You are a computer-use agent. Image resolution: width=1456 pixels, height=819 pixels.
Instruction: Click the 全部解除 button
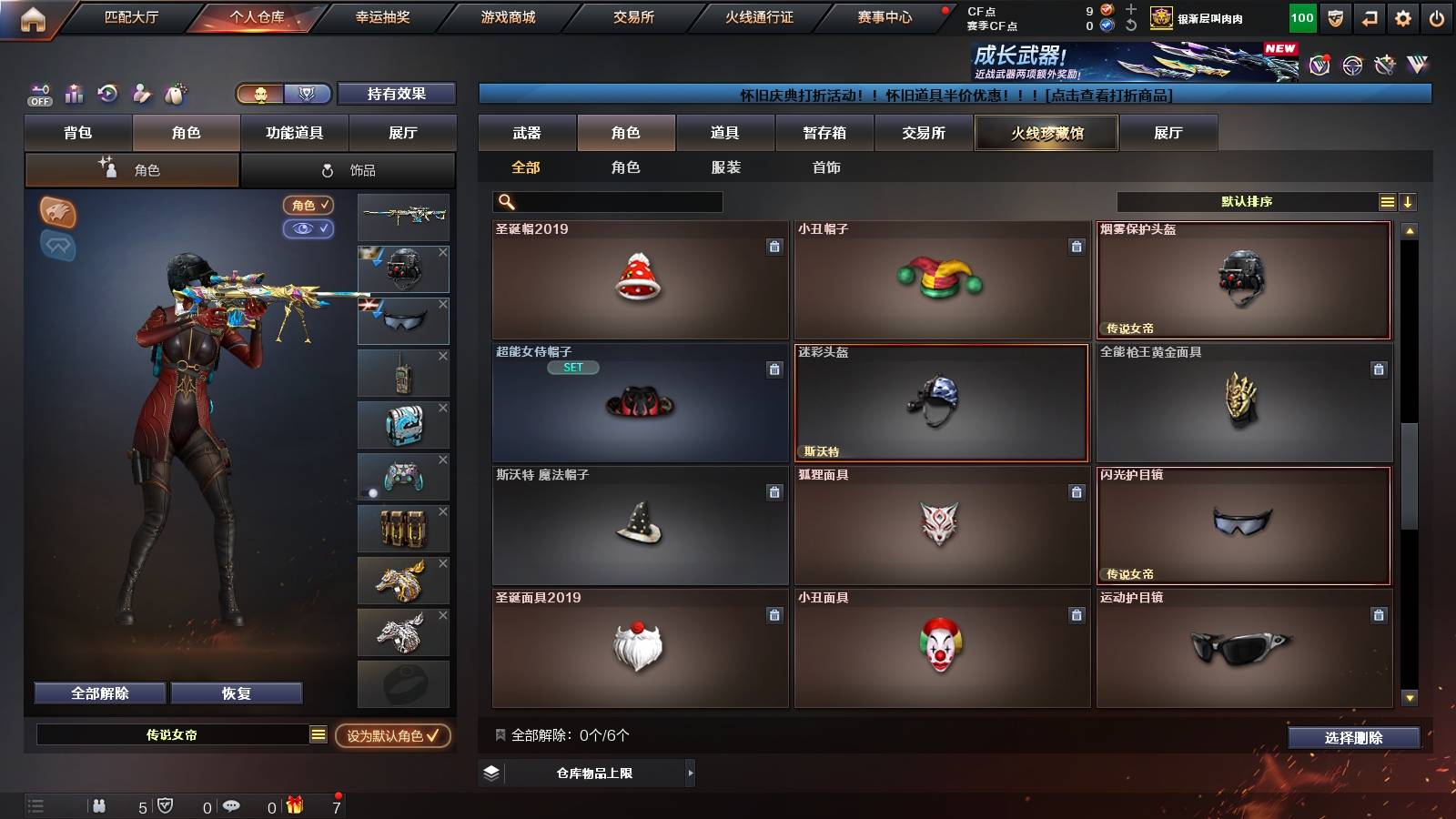click(x=99, y=693)
